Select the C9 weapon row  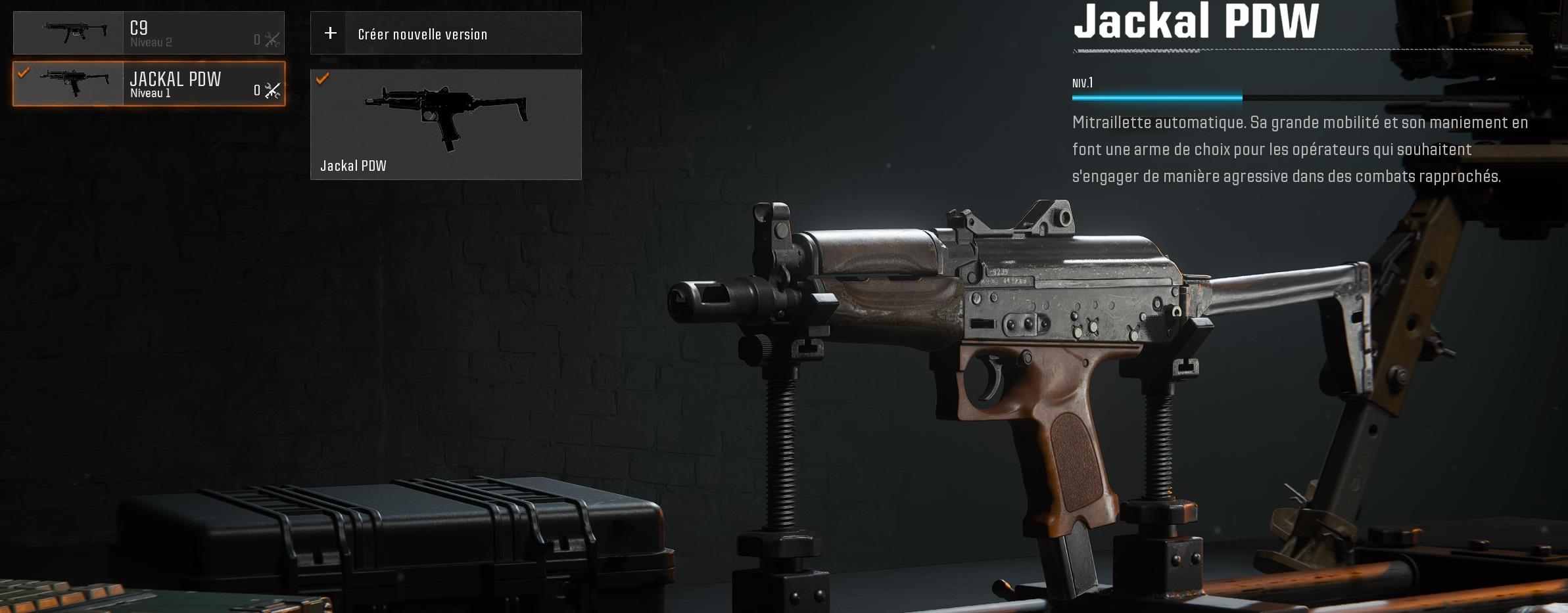coord(149,33)
